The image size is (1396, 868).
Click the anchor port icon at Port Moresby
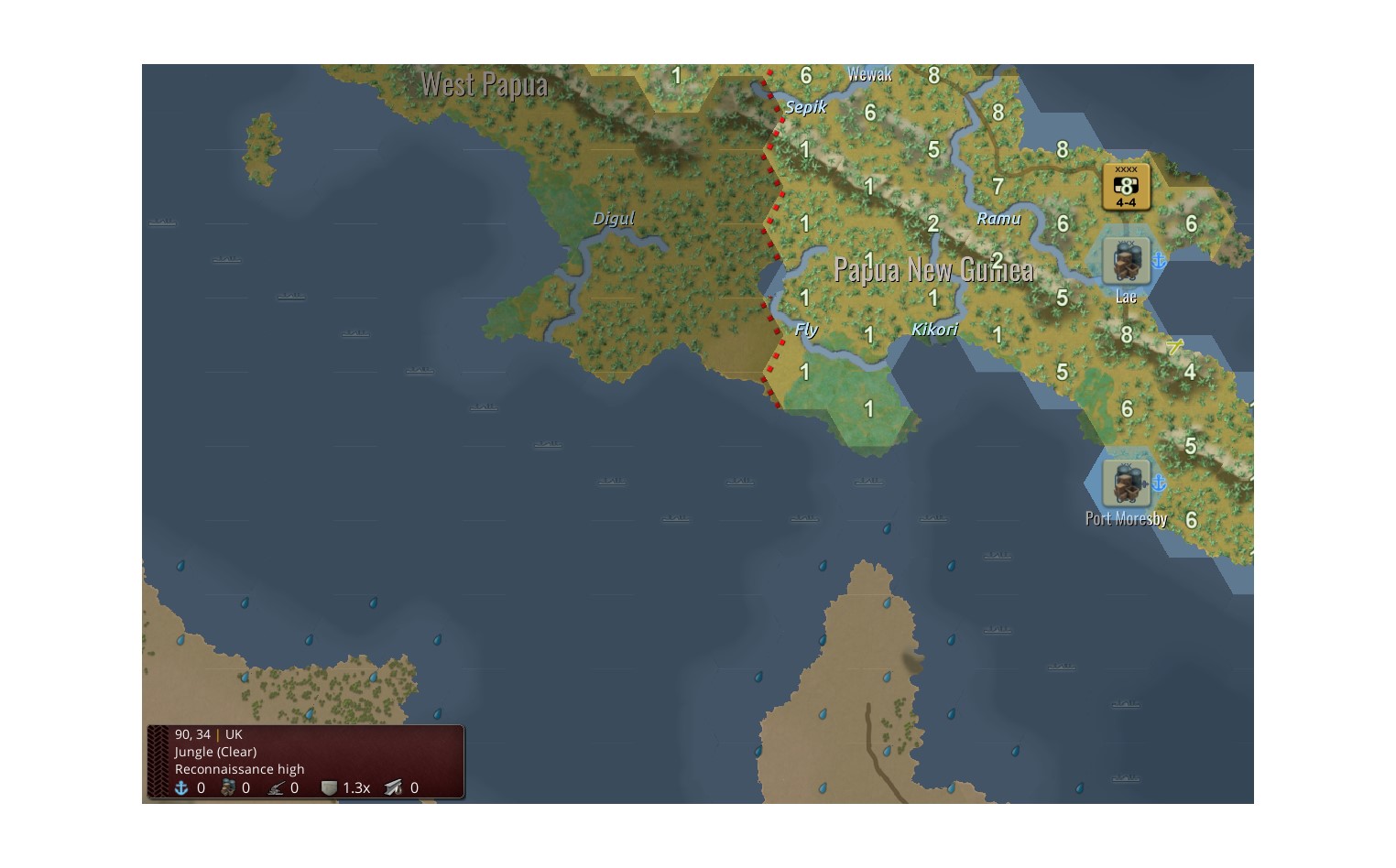pos(1162,483)
